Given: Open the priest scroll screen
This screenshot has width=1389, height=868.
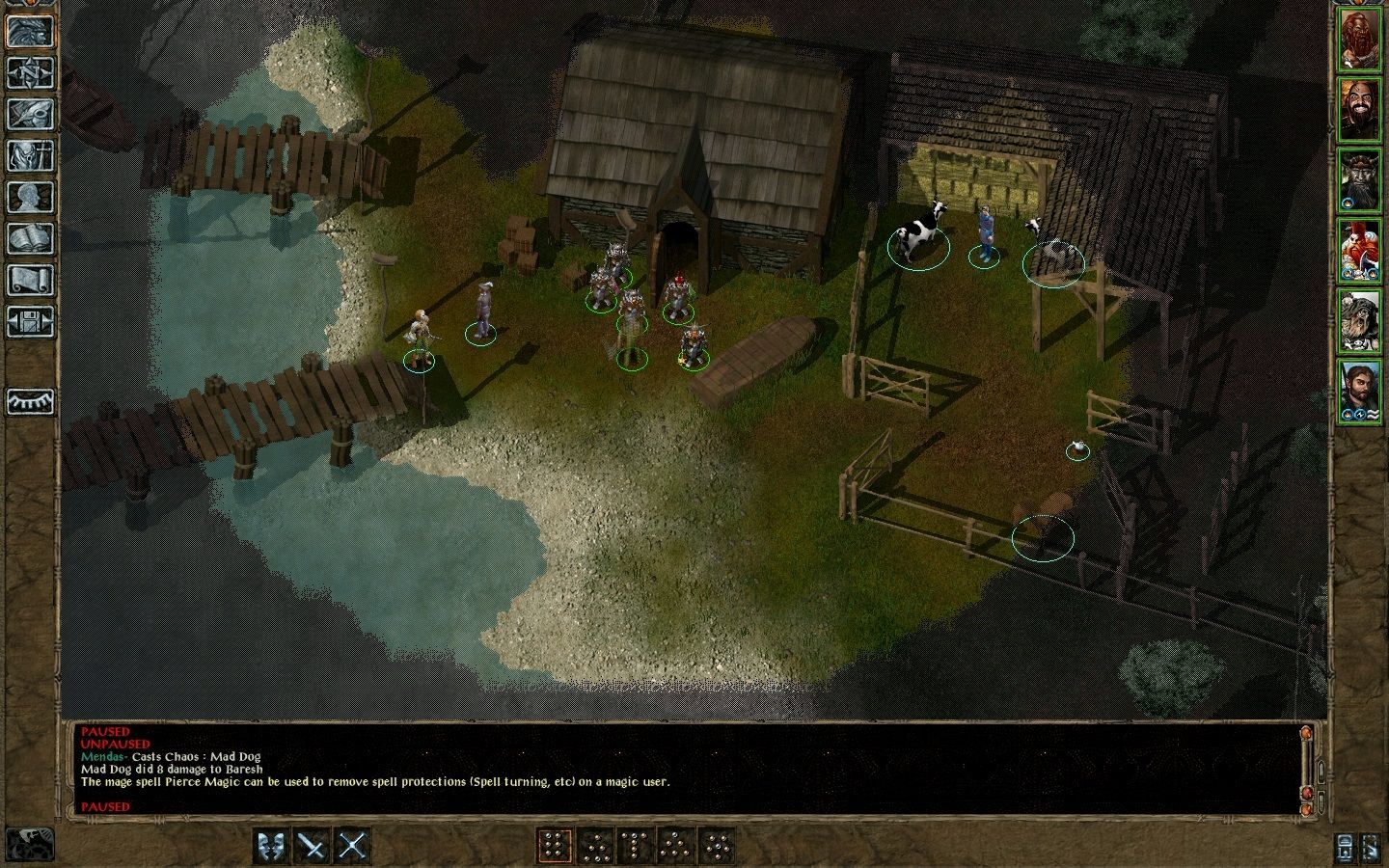Looking at the screenshot, I should click(30, 281).
